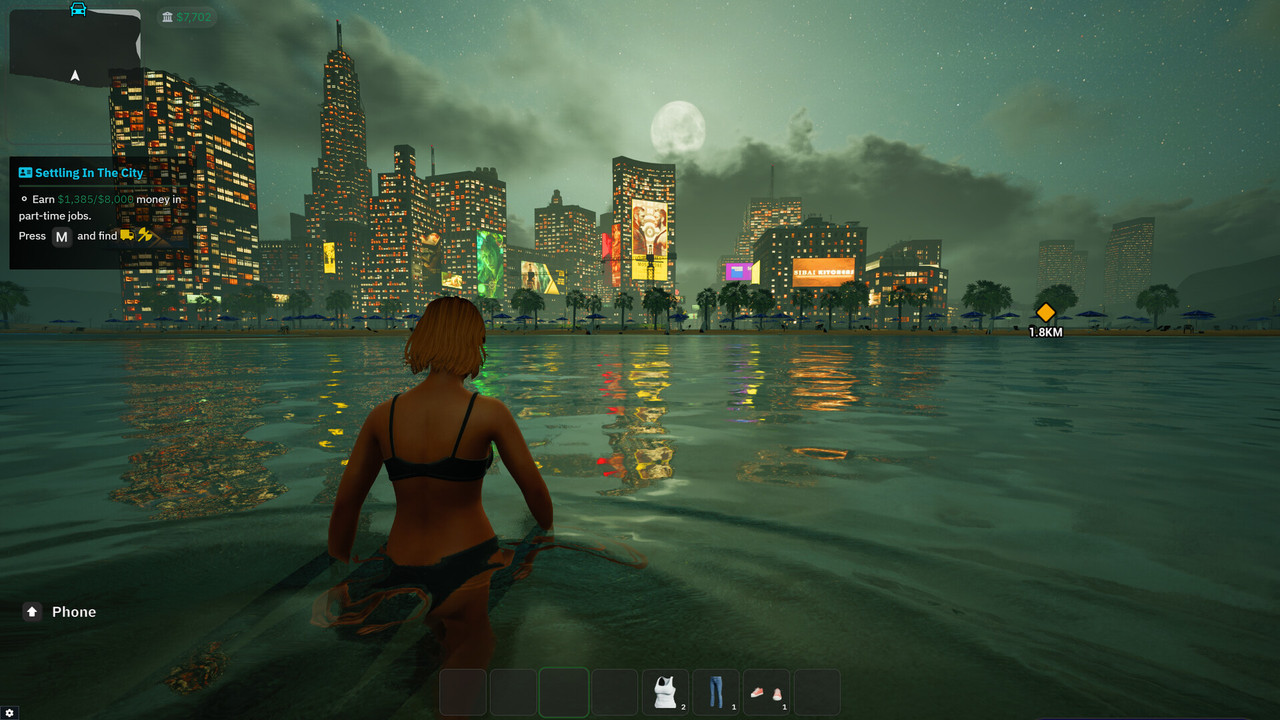Screen dimensions: 1280x720
Task: Choose the orange sneakers hotbar slot
Action: tap(767, 692)
